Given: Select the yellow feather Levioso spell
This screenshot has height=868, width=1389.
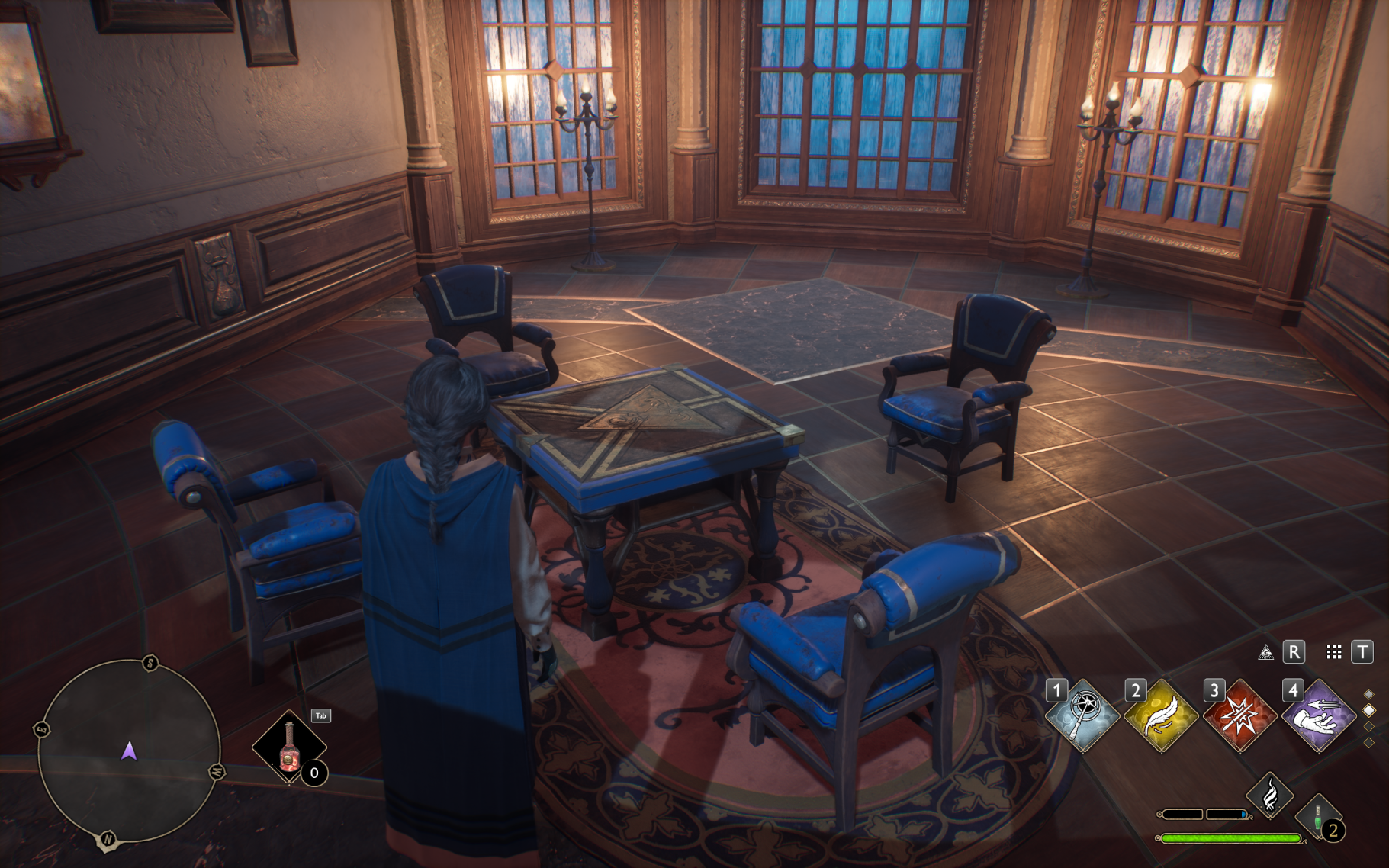Looking at the screenshot, I should click(x=1162, y=715).
